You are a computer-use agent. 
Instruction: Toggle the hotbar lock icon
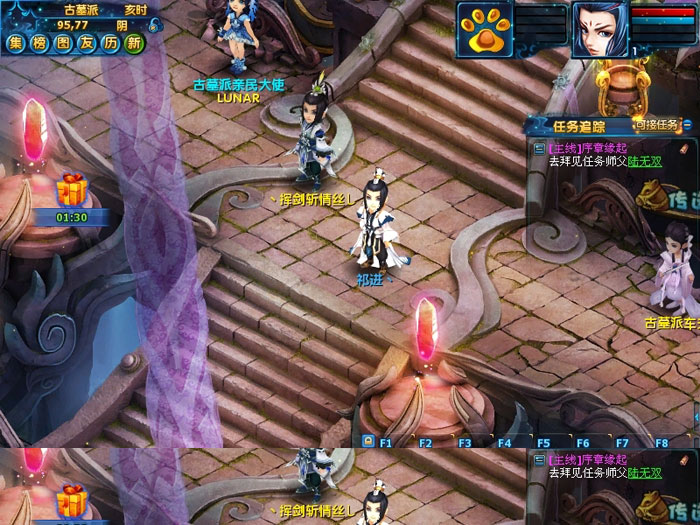368,441
